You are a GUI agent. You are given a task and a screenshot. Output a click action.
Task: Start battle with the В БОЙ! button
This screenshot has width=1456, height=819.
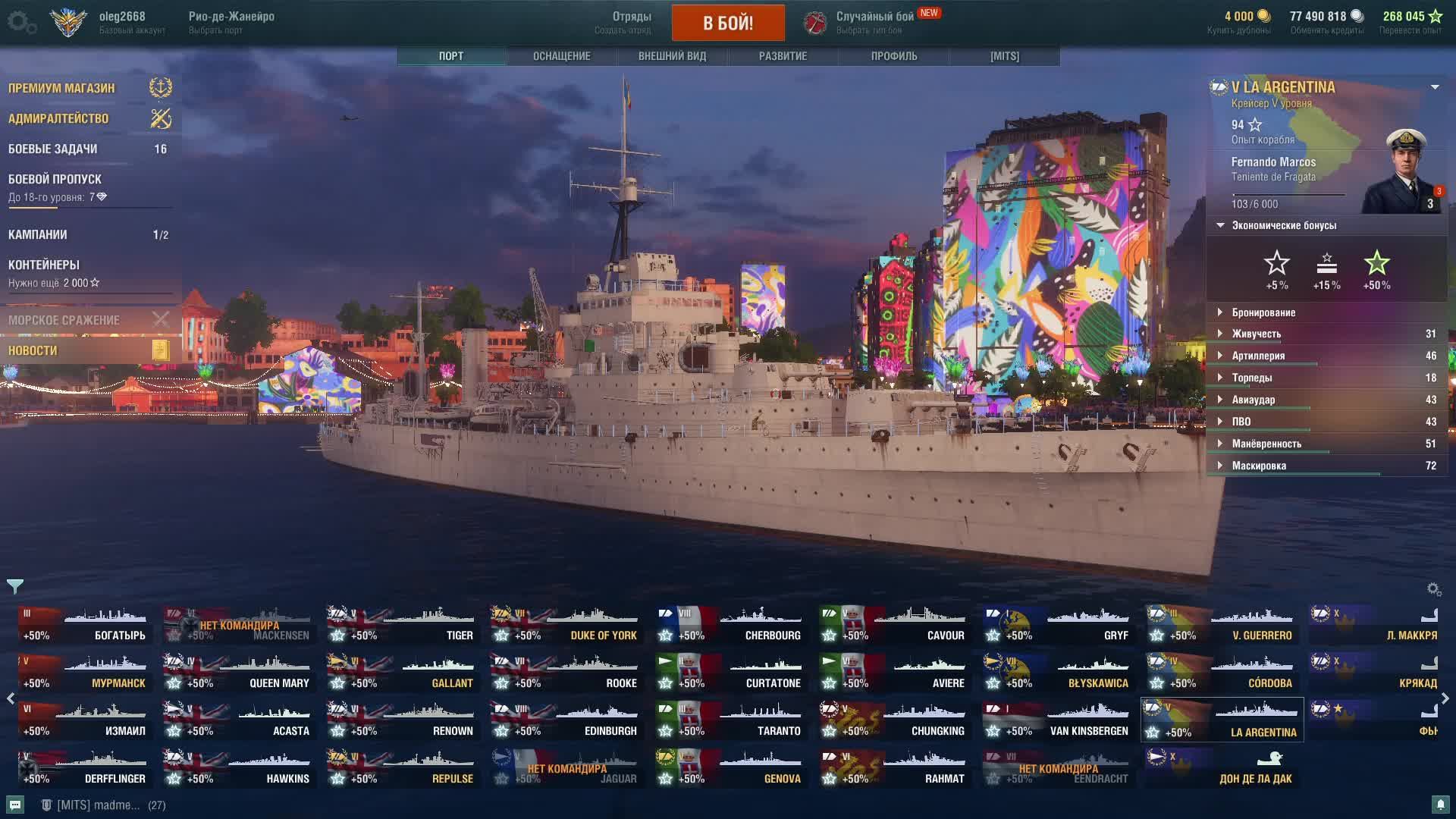click(728, 23)
